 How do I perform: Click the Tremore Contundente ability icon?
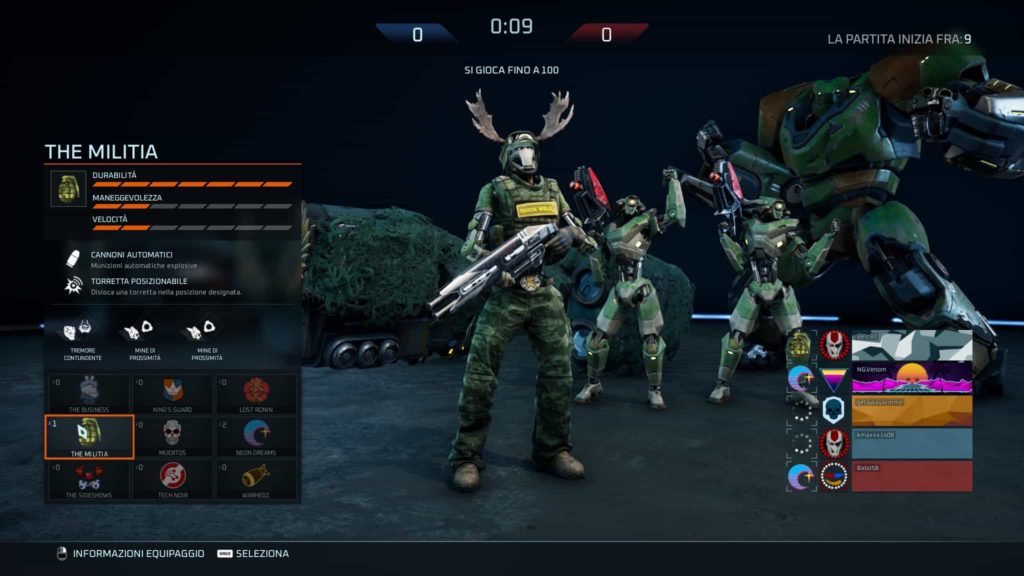pos(82,336)
